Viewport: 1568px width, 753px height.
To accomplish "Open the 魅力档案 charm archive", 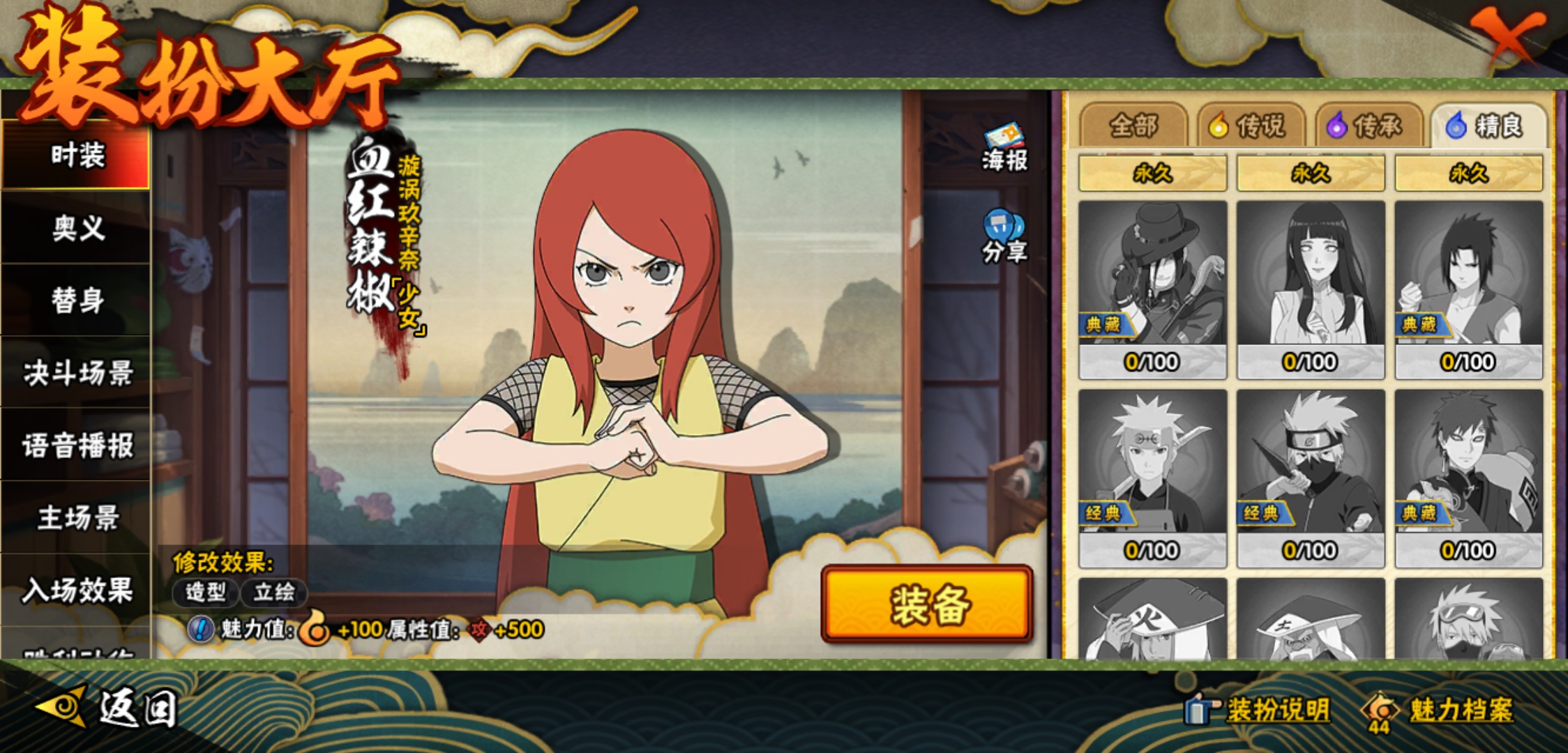I will click(x=1440, y=710).
